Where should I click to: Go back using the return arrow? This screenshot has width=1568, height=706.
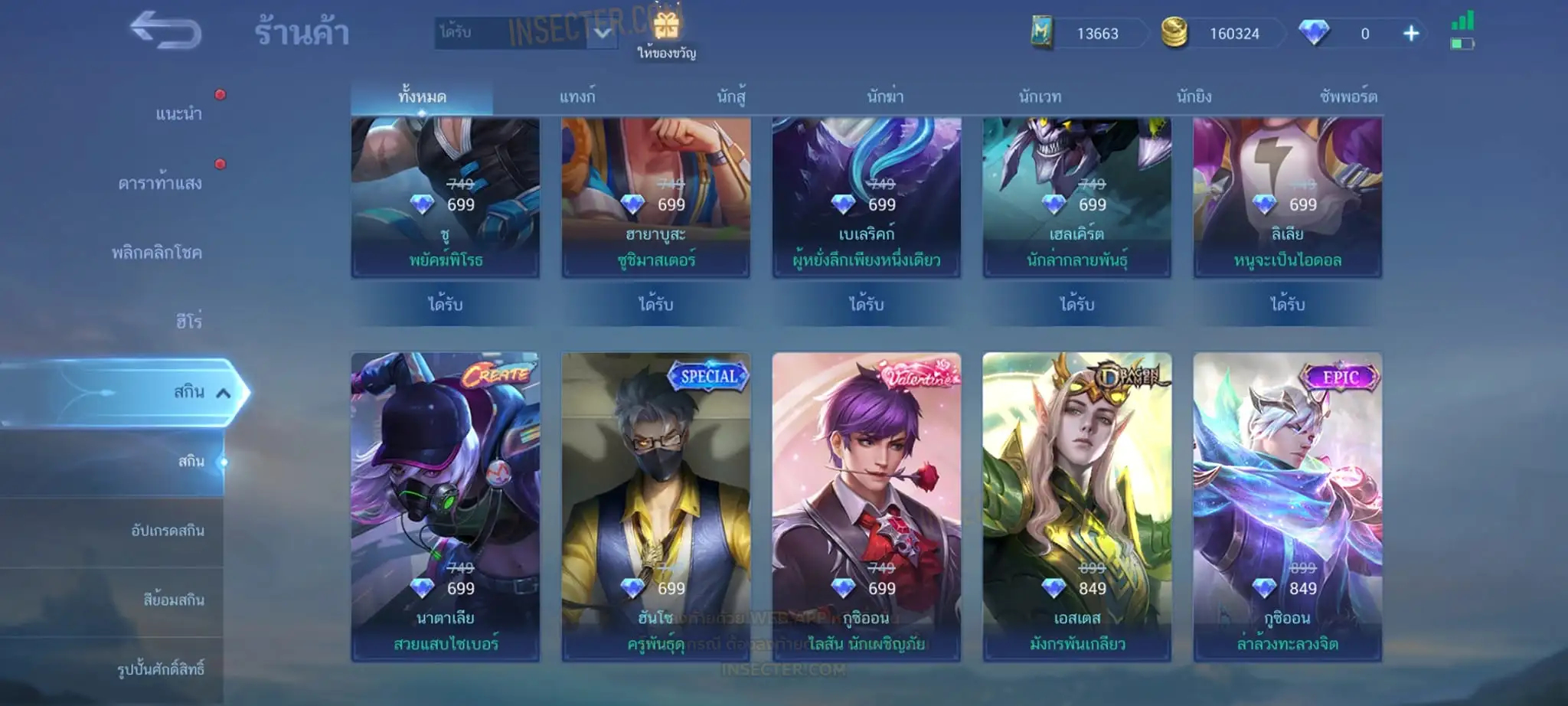[x=165, y=31]
